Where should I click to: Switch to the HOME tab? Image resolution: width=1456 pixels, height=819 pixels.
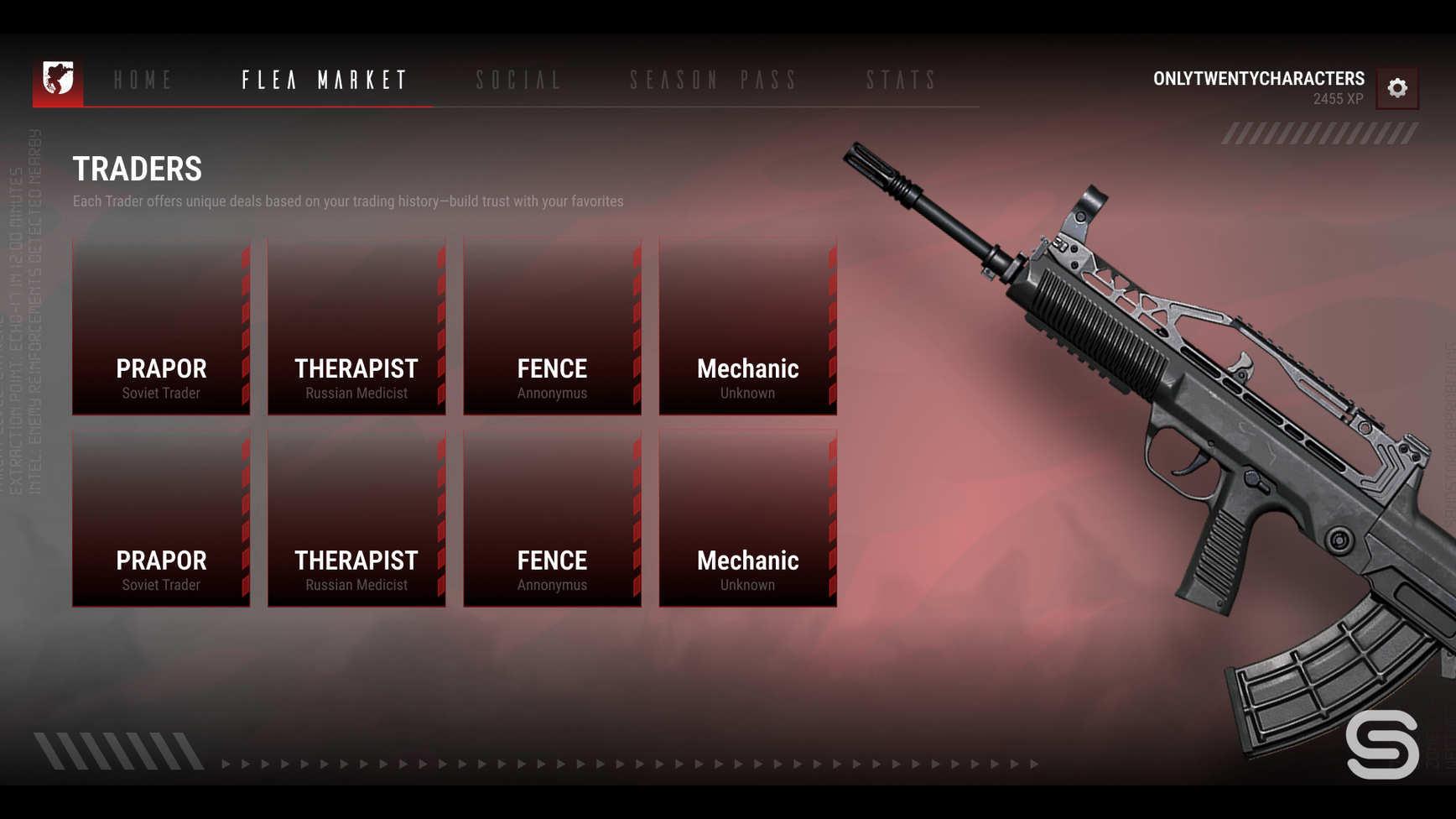click(144, 81)
